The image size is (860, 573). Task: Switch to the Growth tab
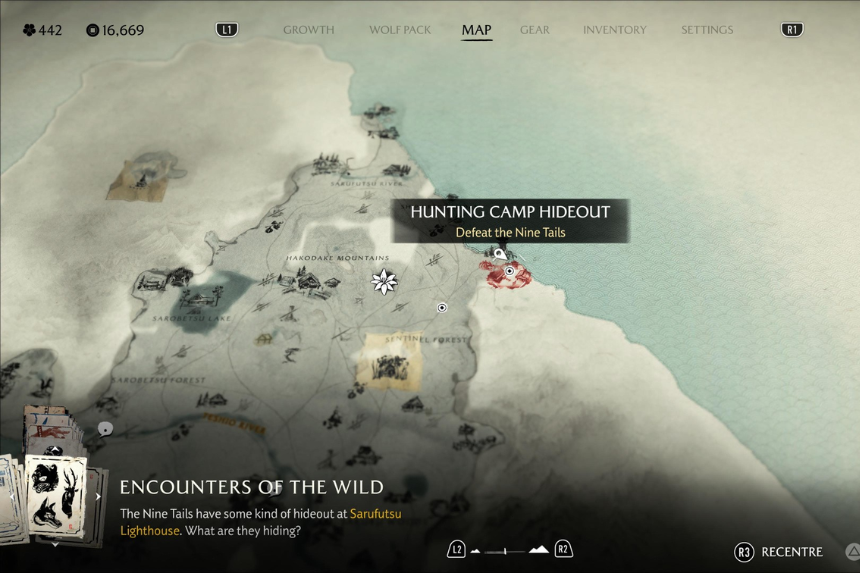click(308, 30)
